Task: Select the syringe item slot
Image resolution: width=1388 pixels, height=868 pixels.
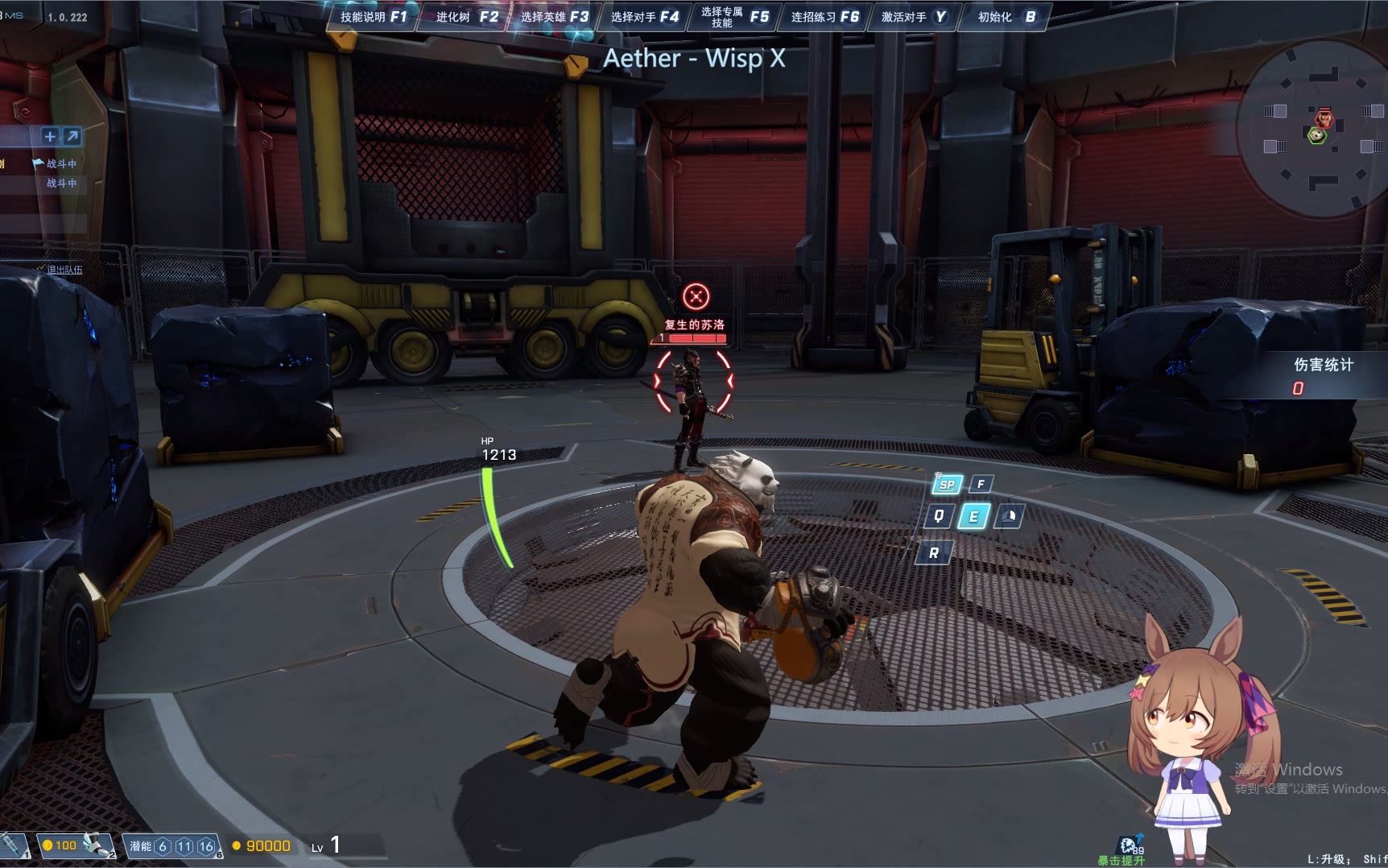Action: pos(14,845)
